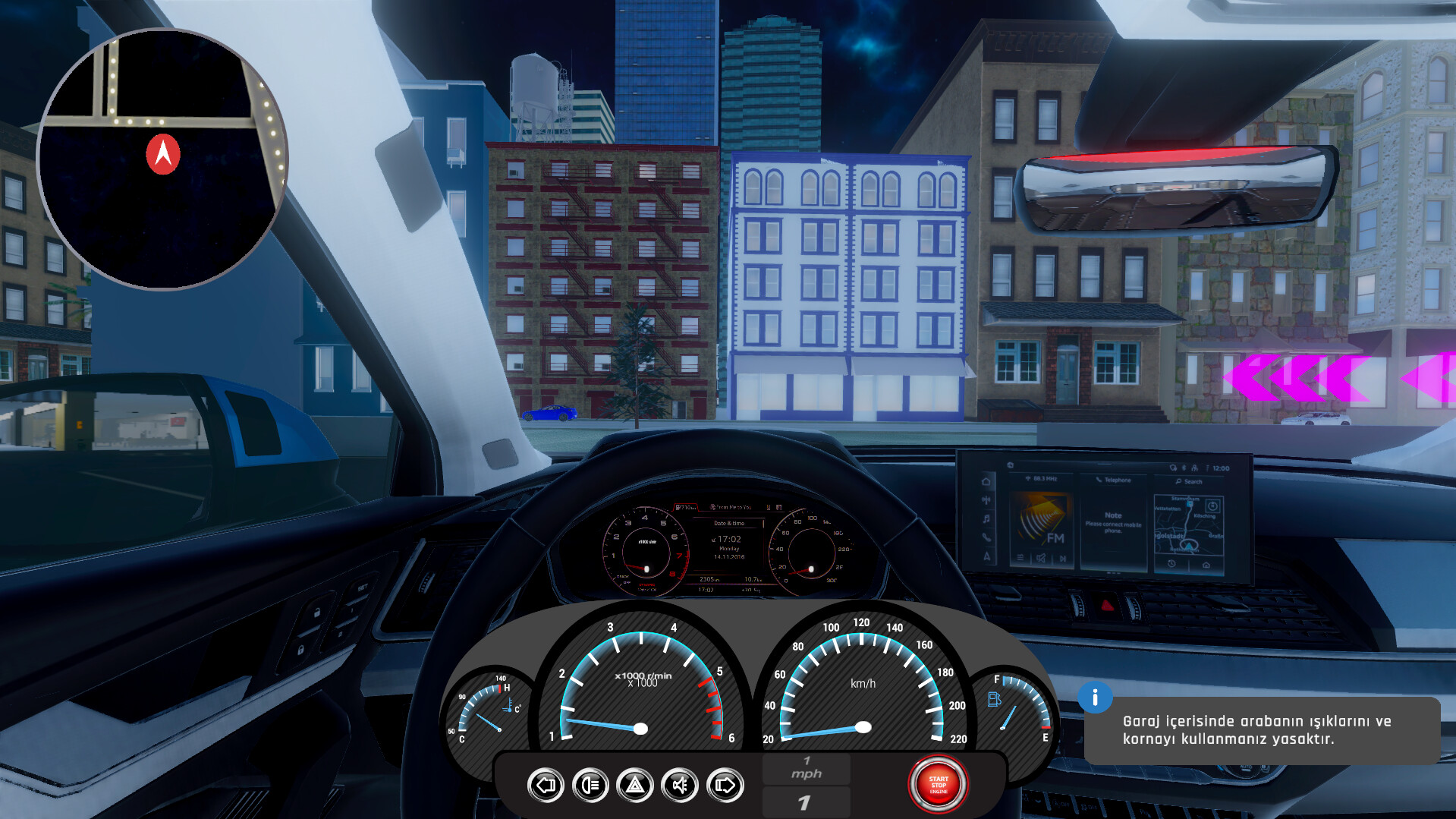Select the music note icon on the infotainment sidebar
The height and width of the screenshot is (819, 1456).
(x=986, y=519)
